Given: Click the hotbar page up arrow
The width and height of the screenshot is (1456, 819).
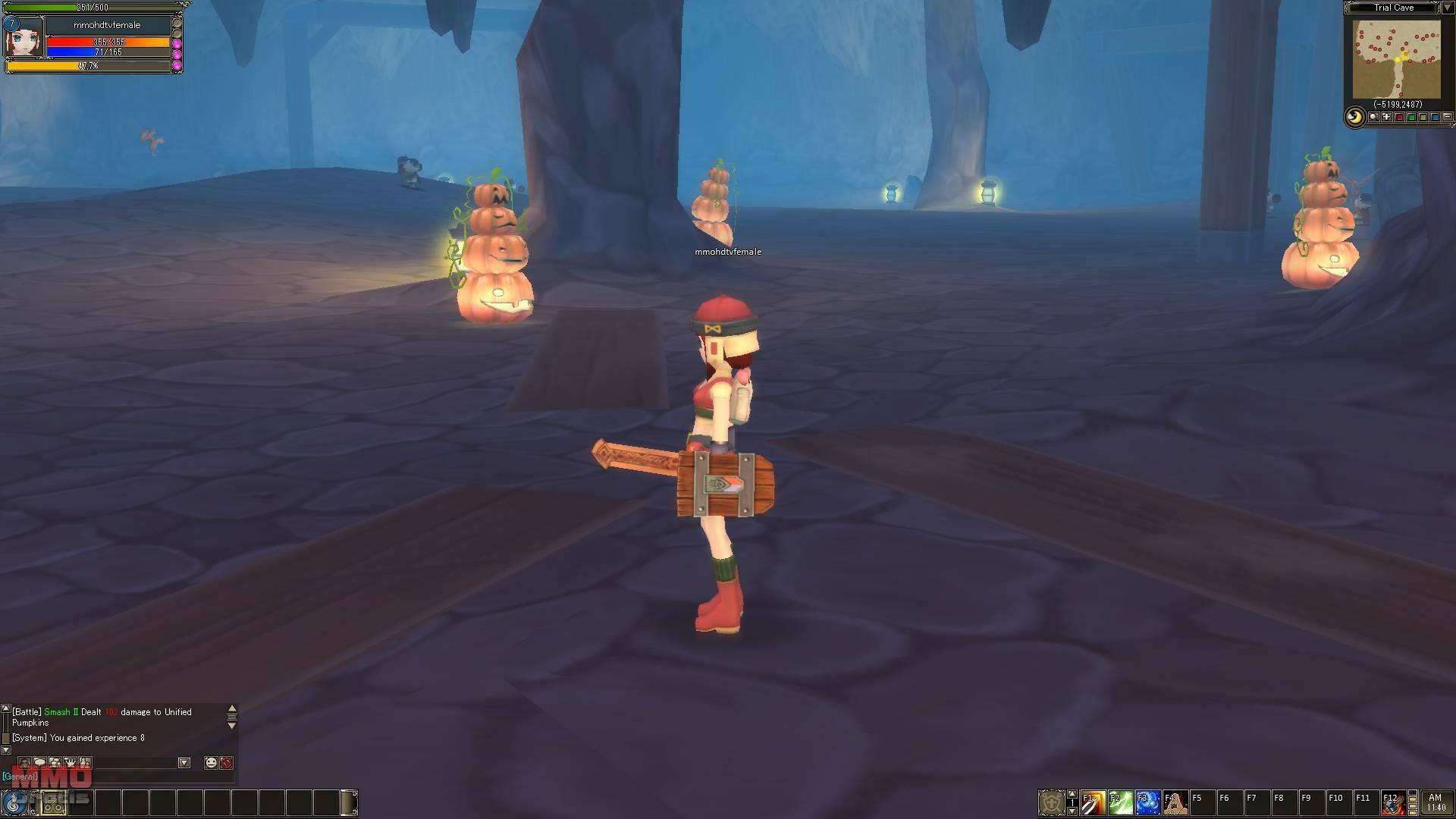Looking at the screenshot, I should click(1072, 794).
